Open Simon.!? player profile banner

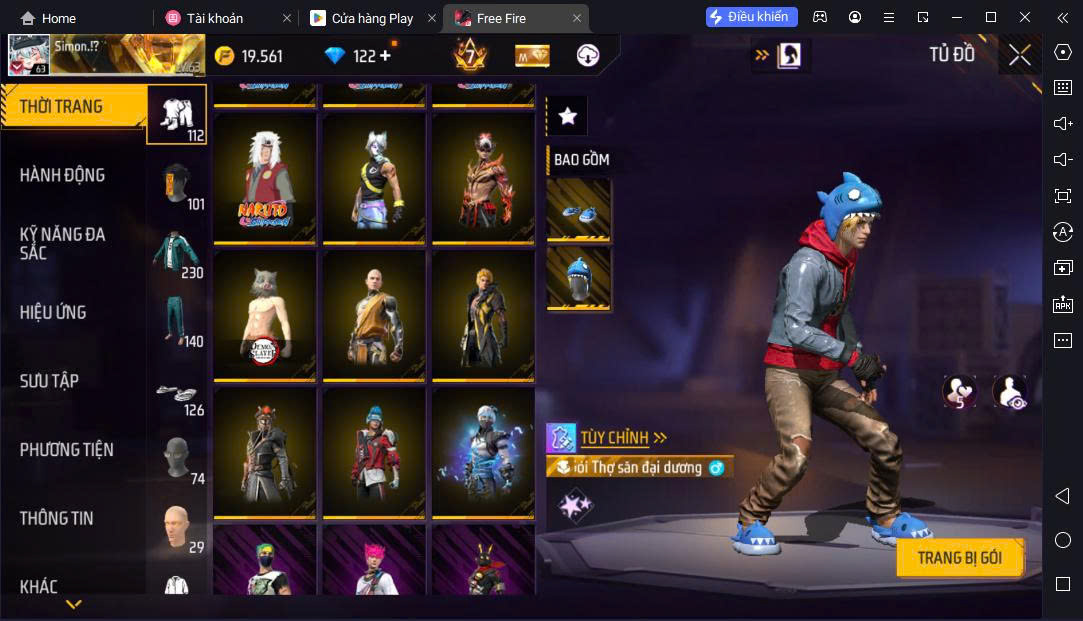(x=104, y=55)
